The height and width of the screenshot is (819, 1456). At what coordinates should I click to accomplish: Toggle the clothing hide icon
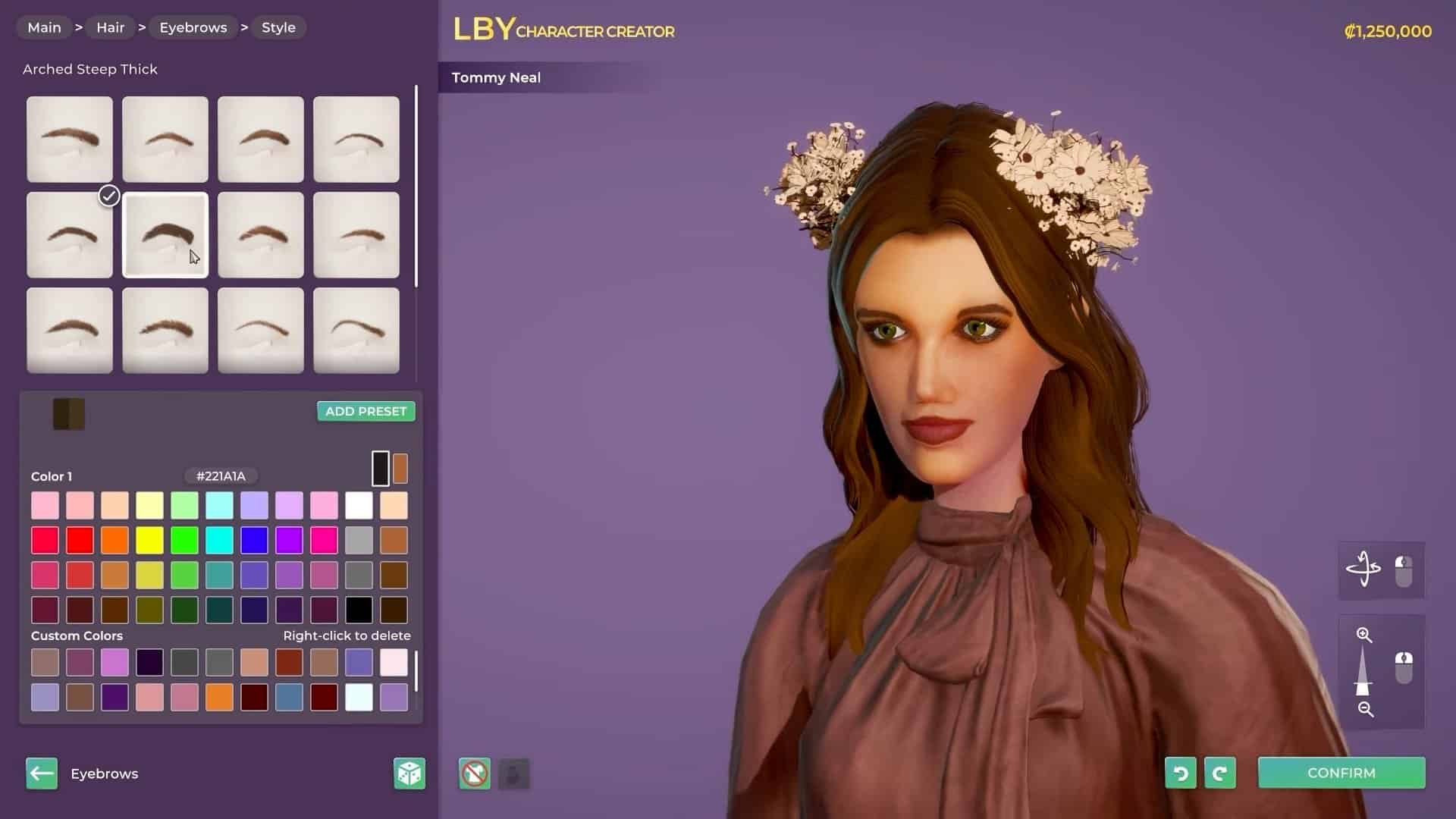click(x=475, y=773)
